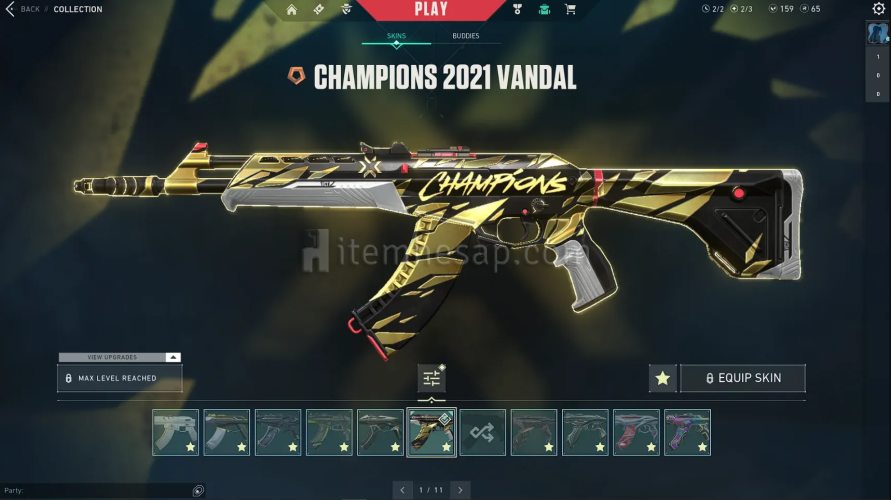891x500 pixels.
Task: Click the player avatar in the party sidebar
Action: tap(877, 33)
